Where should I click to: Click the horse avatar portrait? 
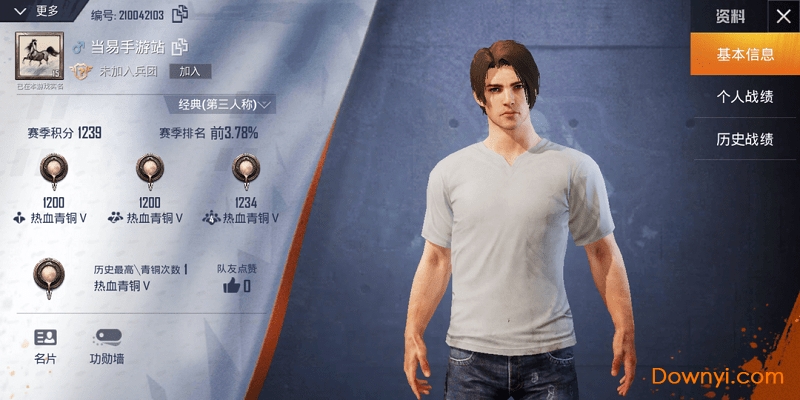[40, 56]
